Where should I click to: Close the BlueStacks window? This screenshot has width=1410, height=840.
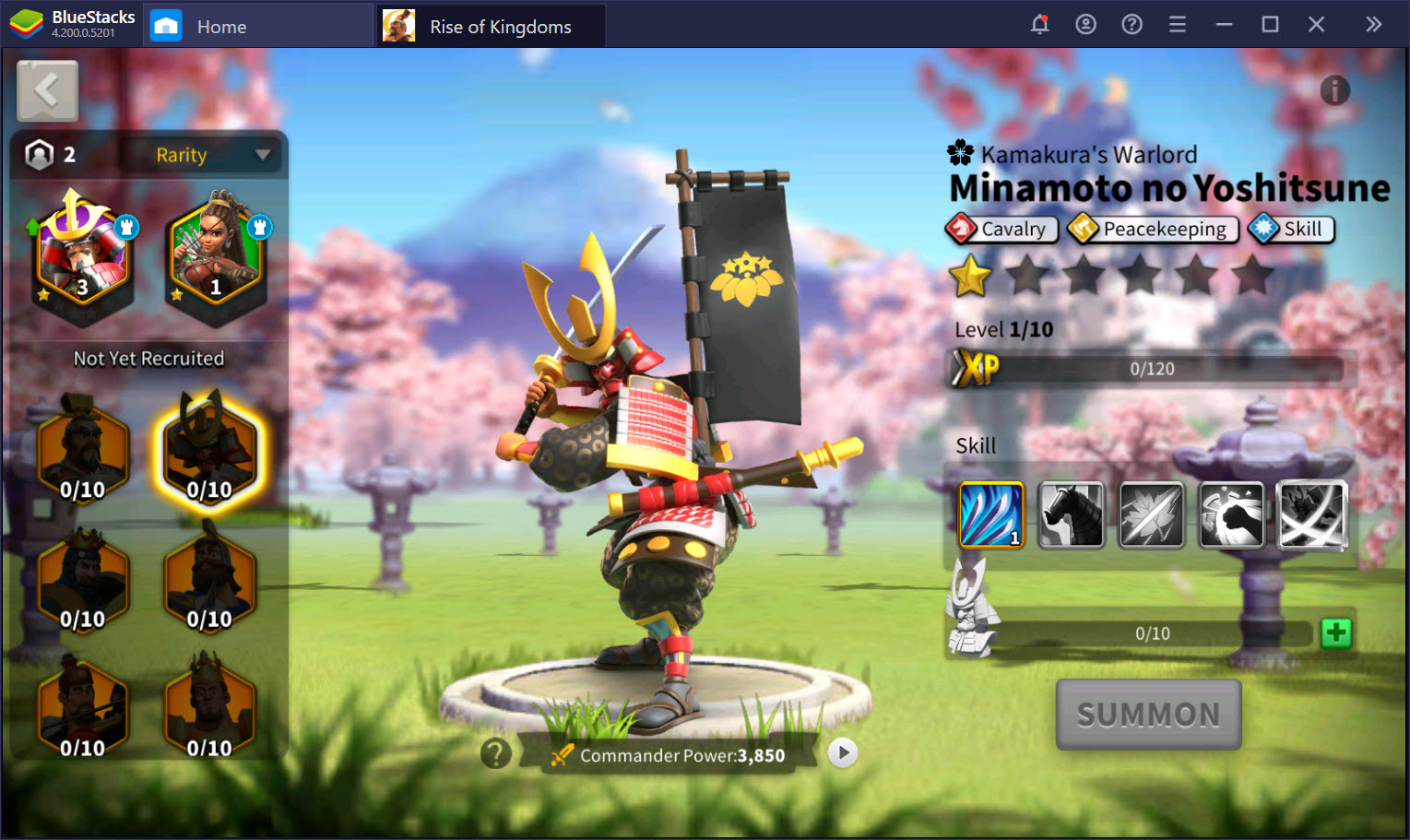[1316, 25]
